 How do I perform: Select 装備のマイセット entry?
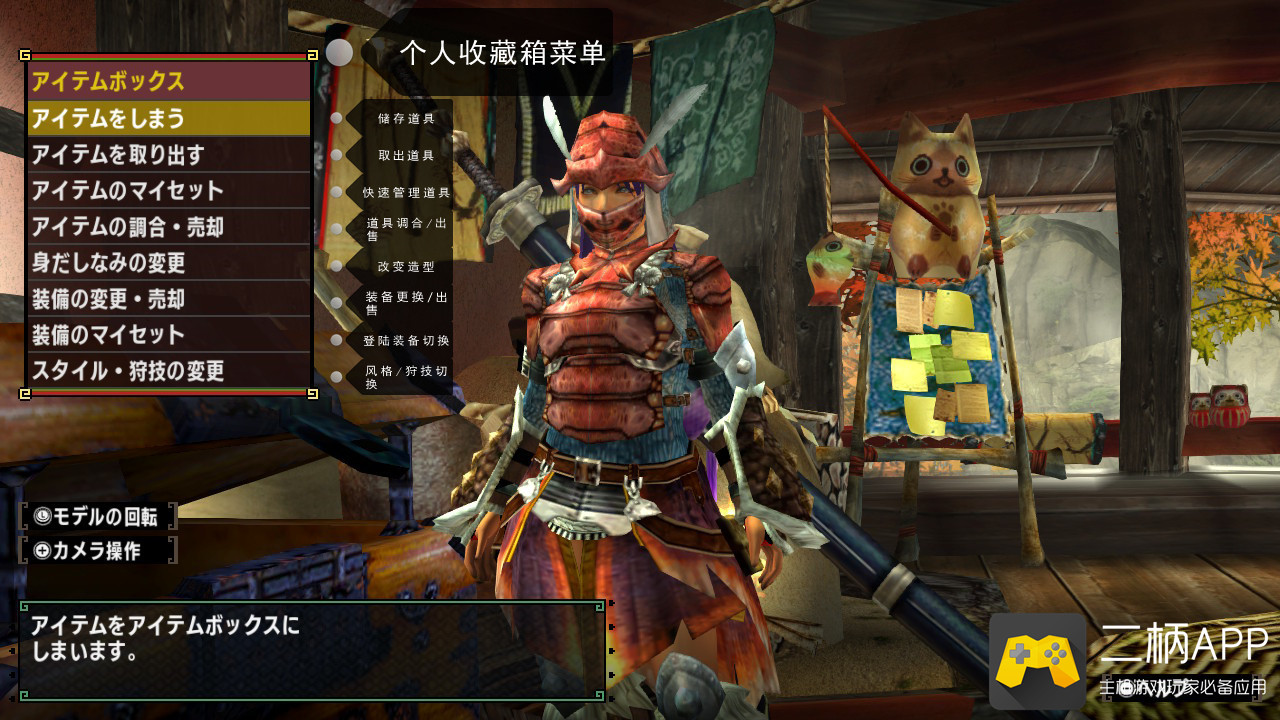coord(168,335)
